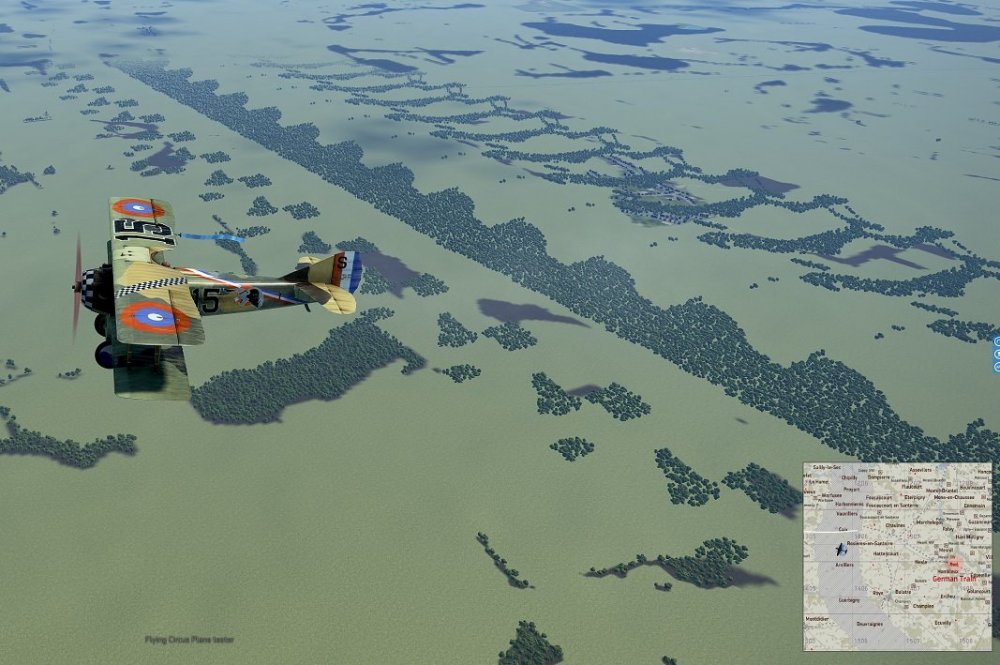Select the red German Train map marker
The width and height of the screenshot is (1000, 665).
[x=953, y=564]
